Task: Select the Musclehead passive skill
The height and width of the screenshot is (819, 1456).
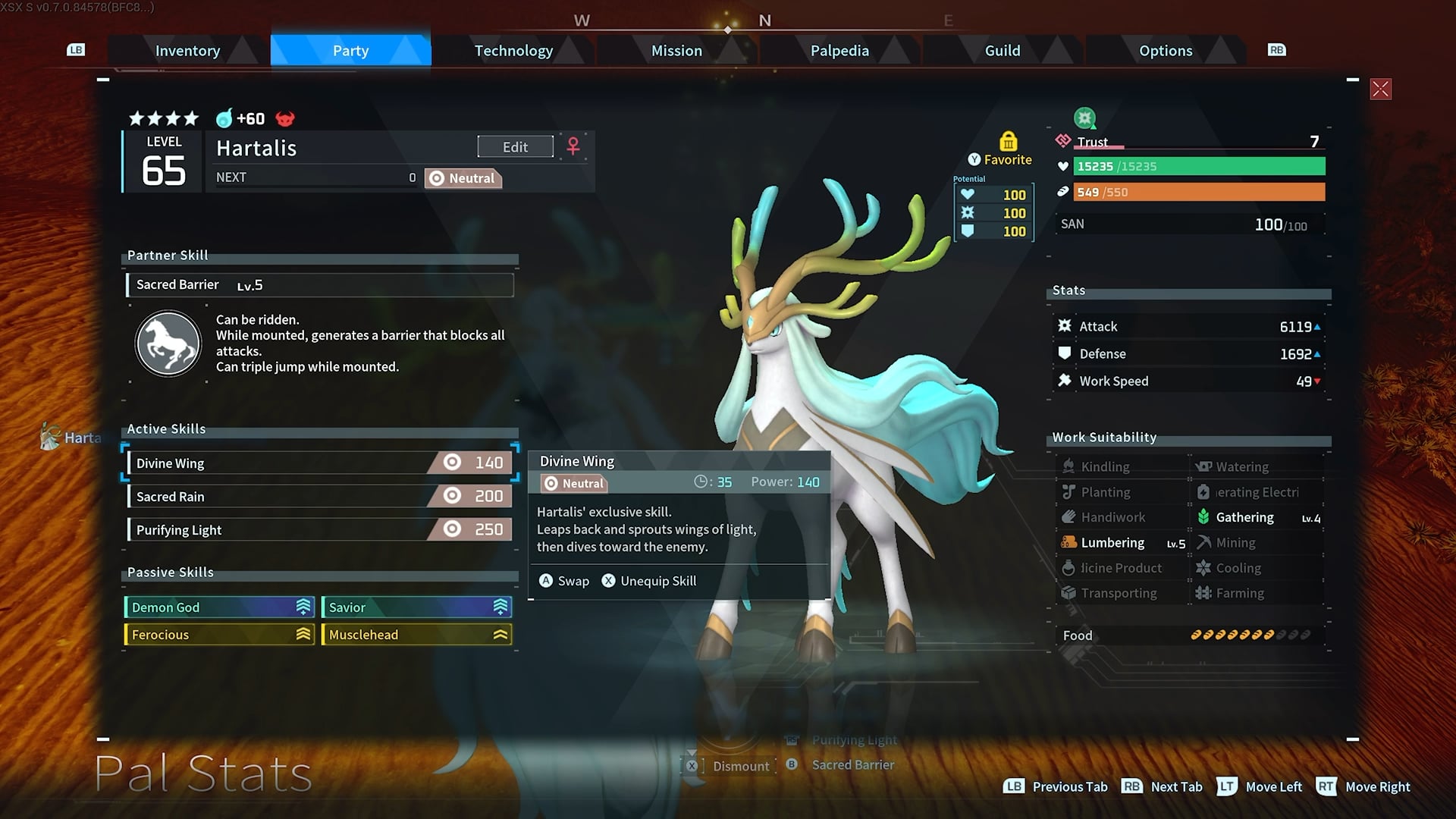Action: (416, 635)
